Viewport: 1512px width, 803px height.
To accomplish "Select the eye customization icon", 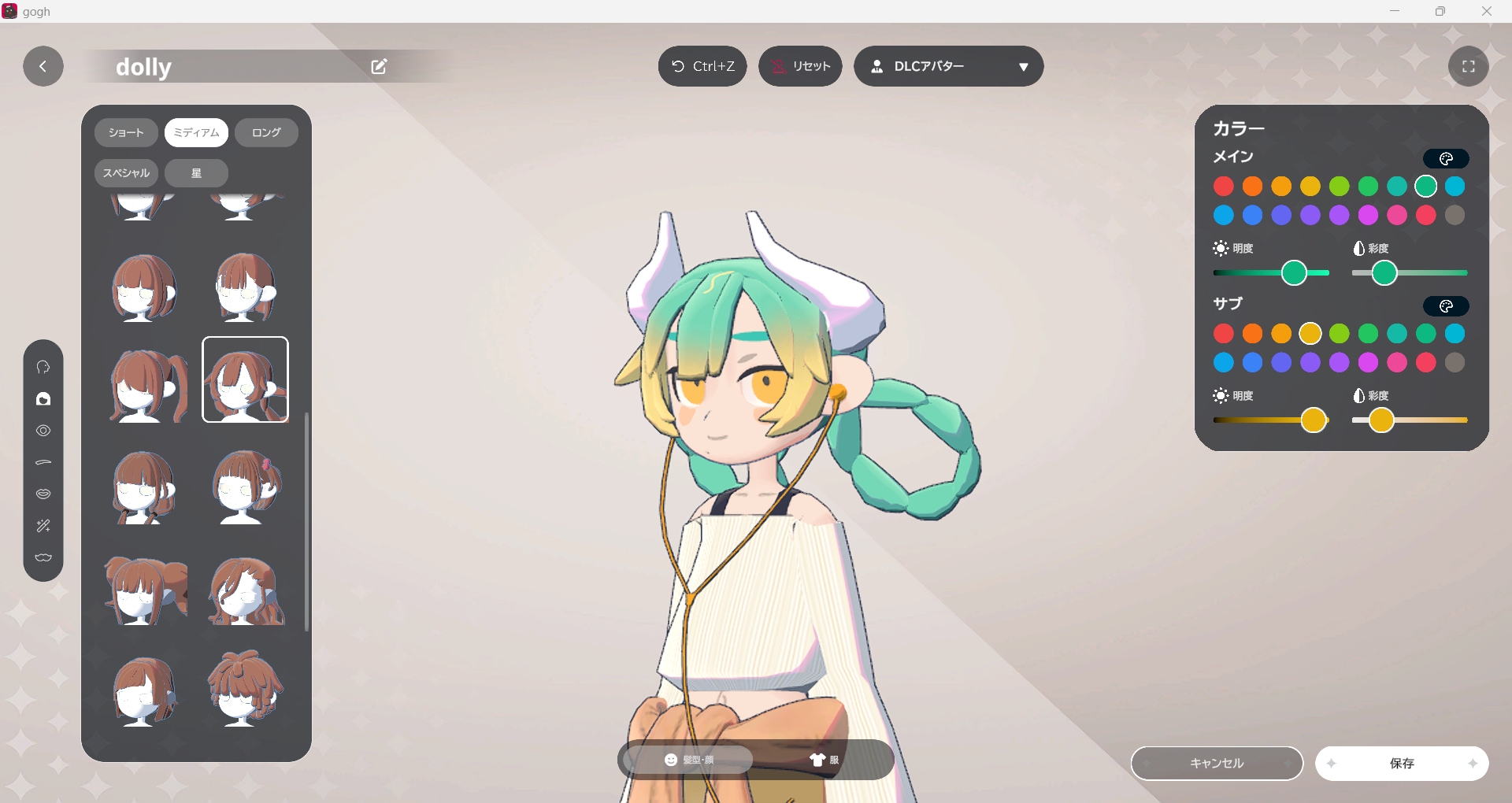I will click(43, 431).
